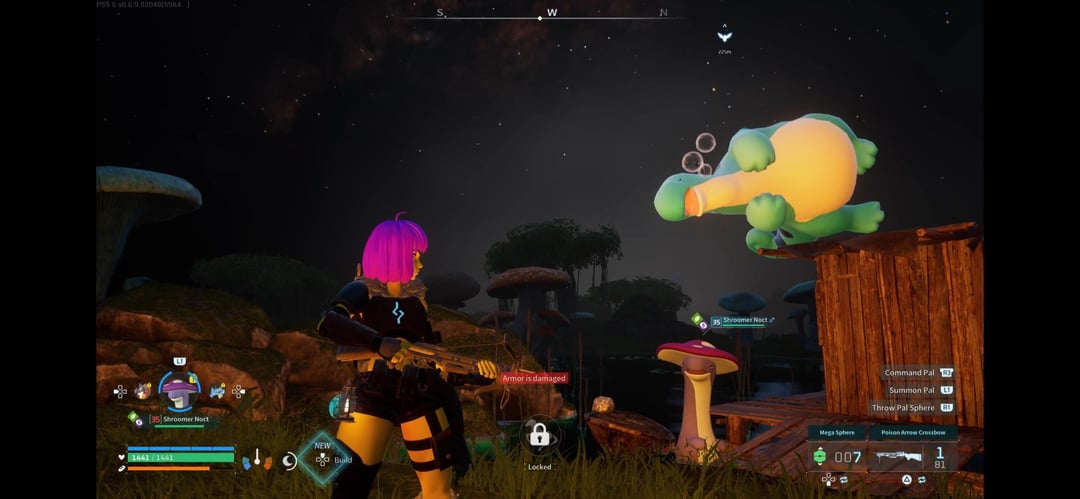The width and height of the screenshot is (1080, 499).
Task: Select the Poison Arrow Crossbow weapon slot
Action: coord(913,456)
